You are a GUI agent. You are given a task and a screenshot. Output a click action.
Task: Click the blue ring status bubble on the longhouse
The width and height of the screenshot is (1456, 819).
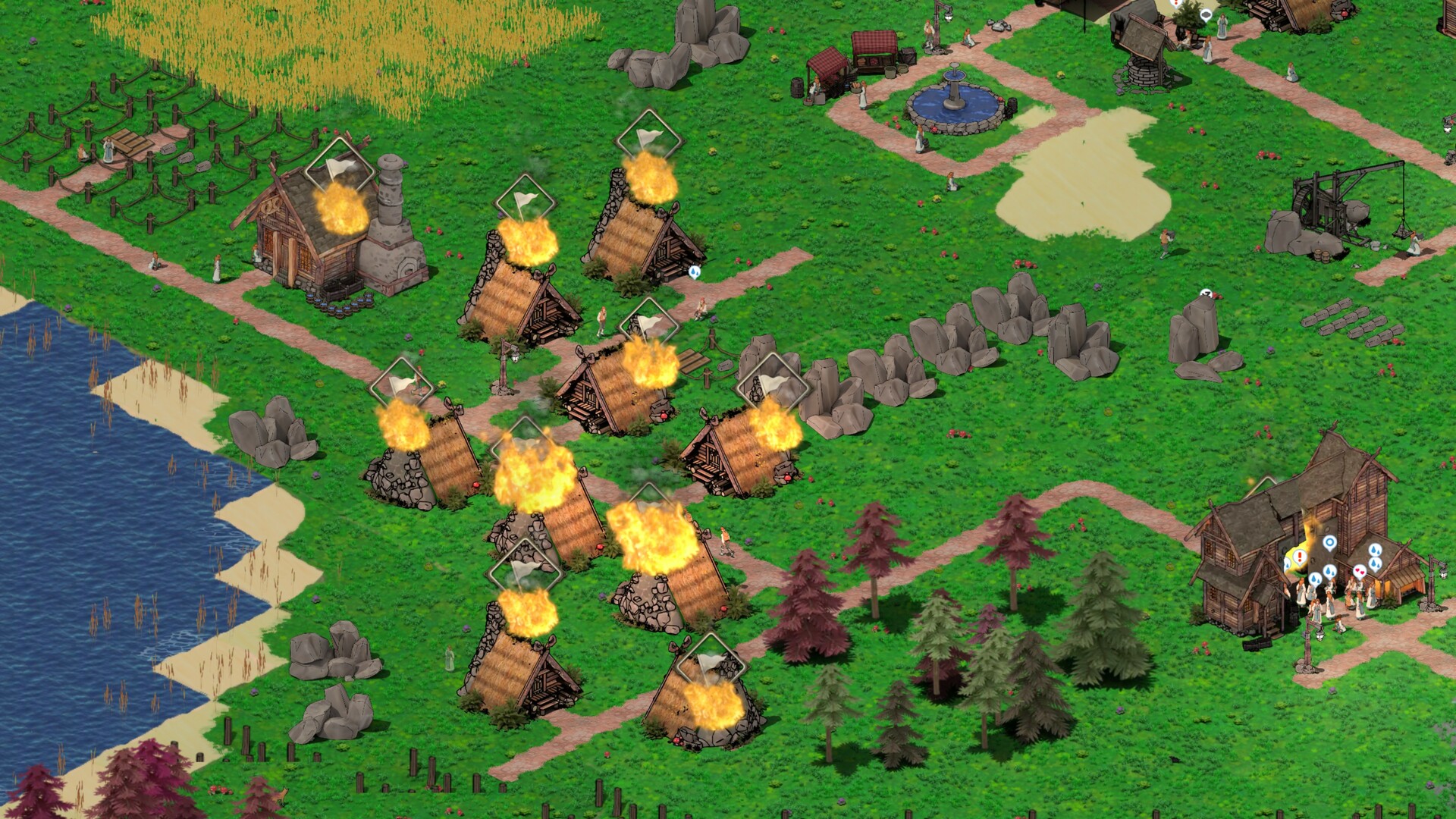(x=1330, y=541)
